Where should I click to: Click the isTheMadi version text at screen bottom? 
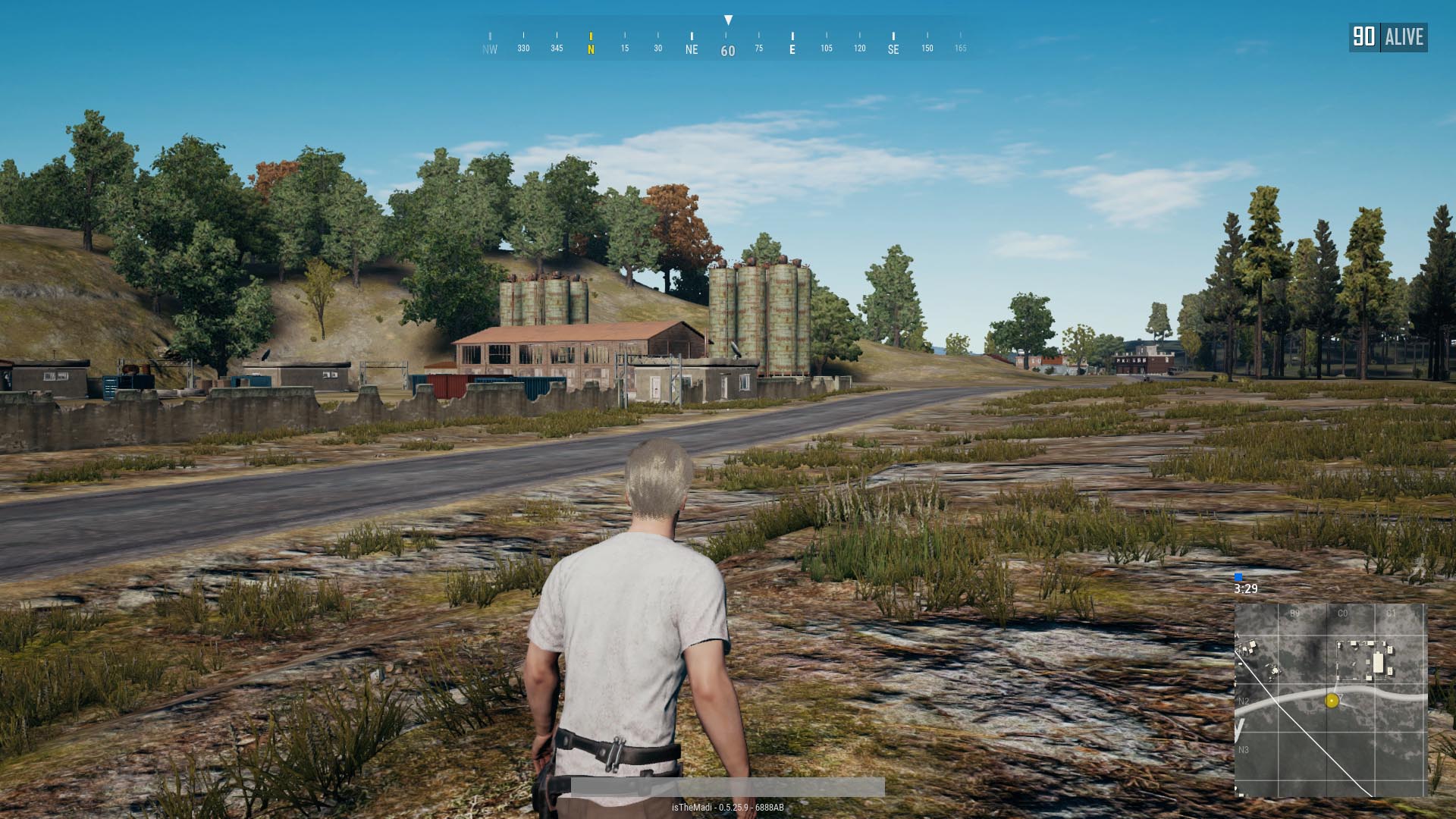pos(728,808)
